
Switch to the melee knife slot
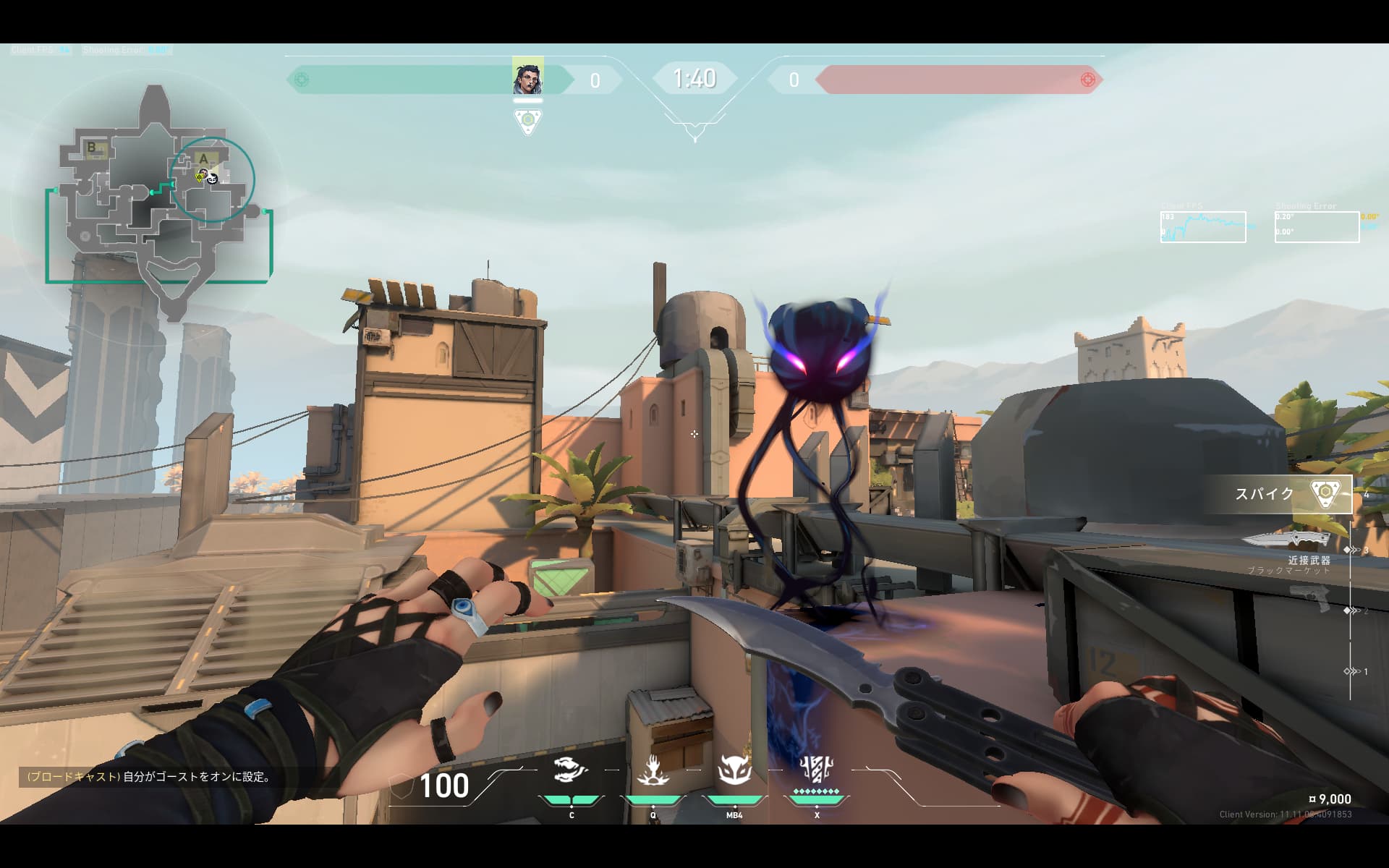pos(1286,541)
